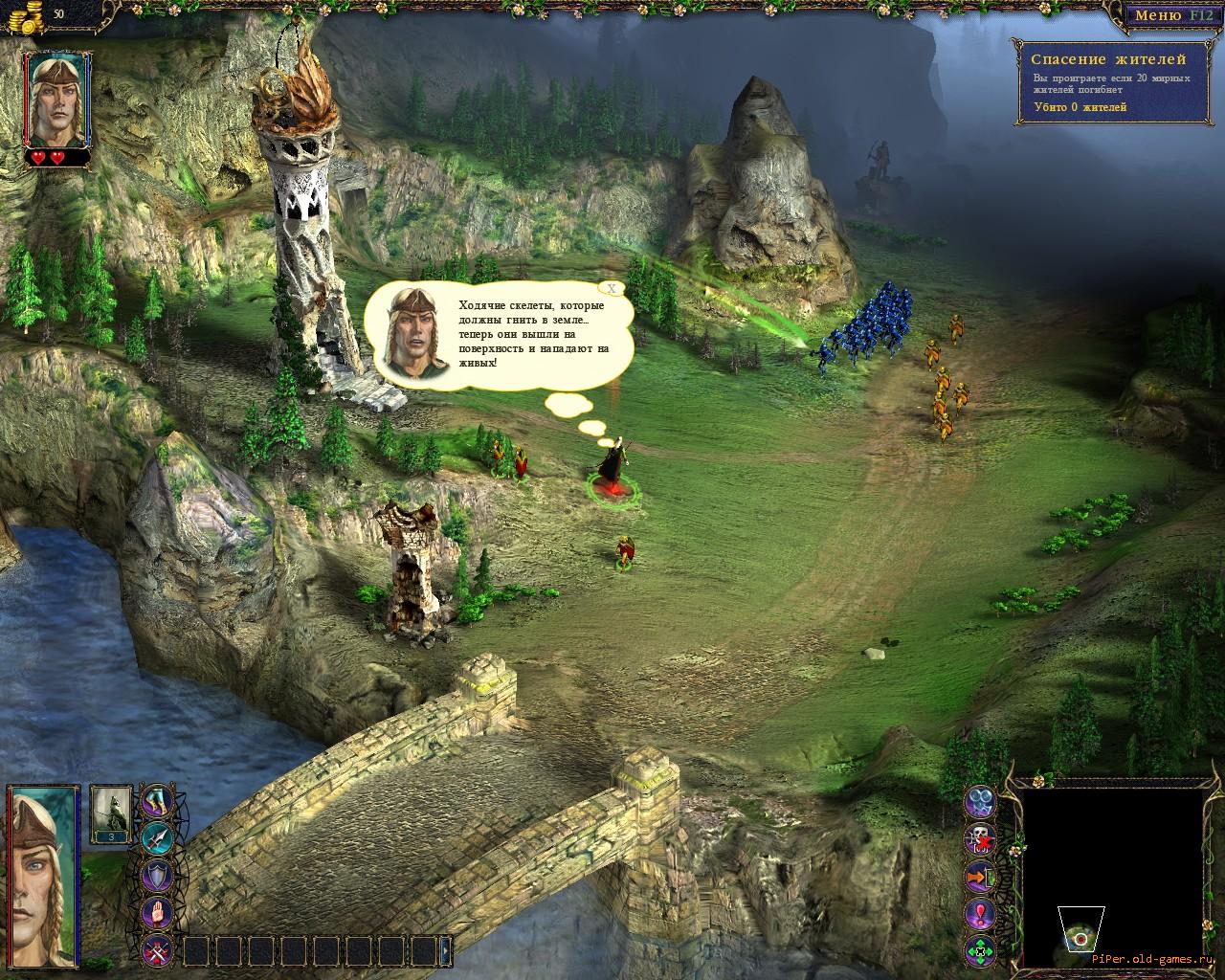Expand the hotbar with the arrow button
The height and width of the screenshot is (980, 1225).
click(446, 950)
